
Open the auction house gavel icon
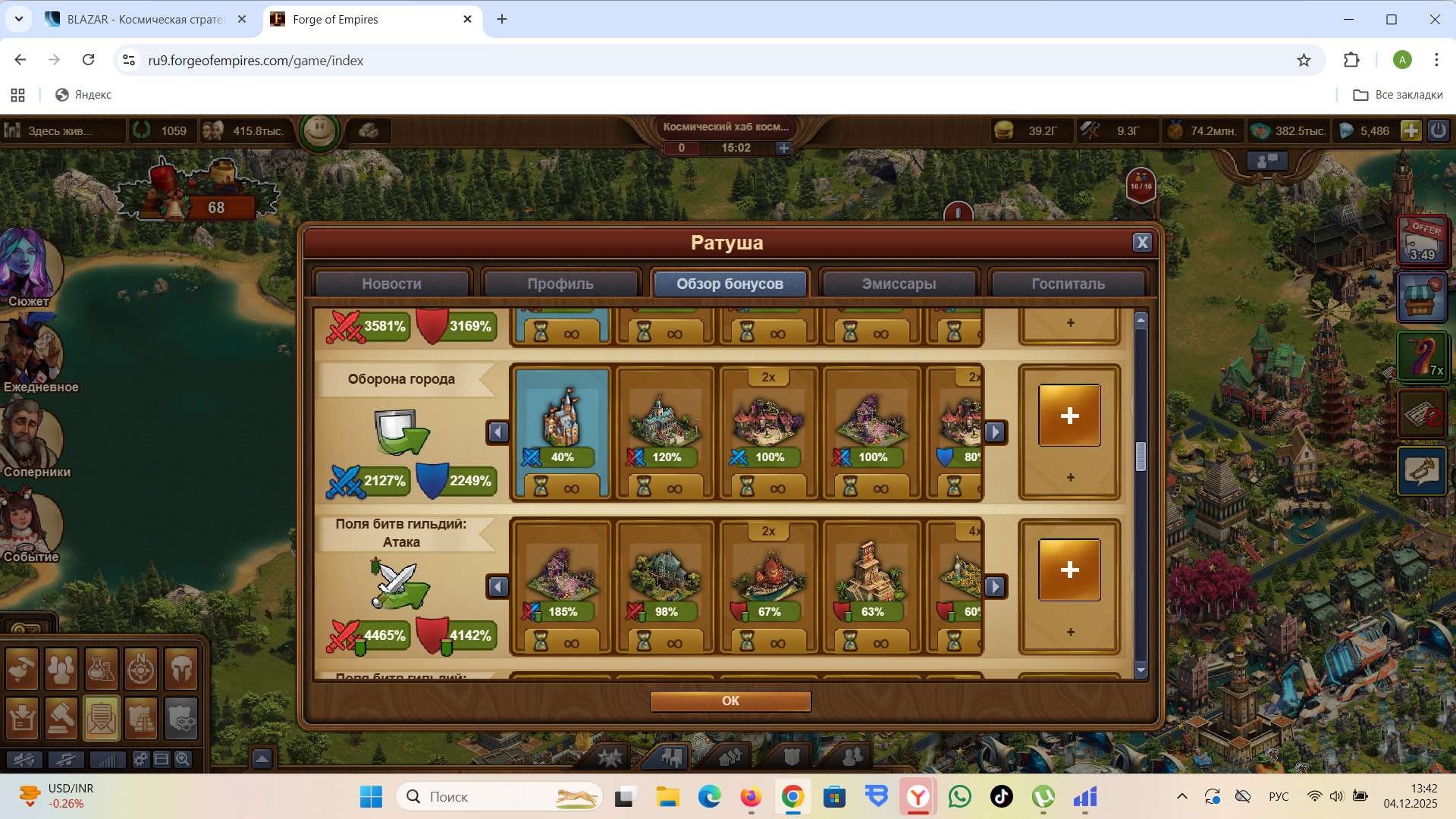61,718
